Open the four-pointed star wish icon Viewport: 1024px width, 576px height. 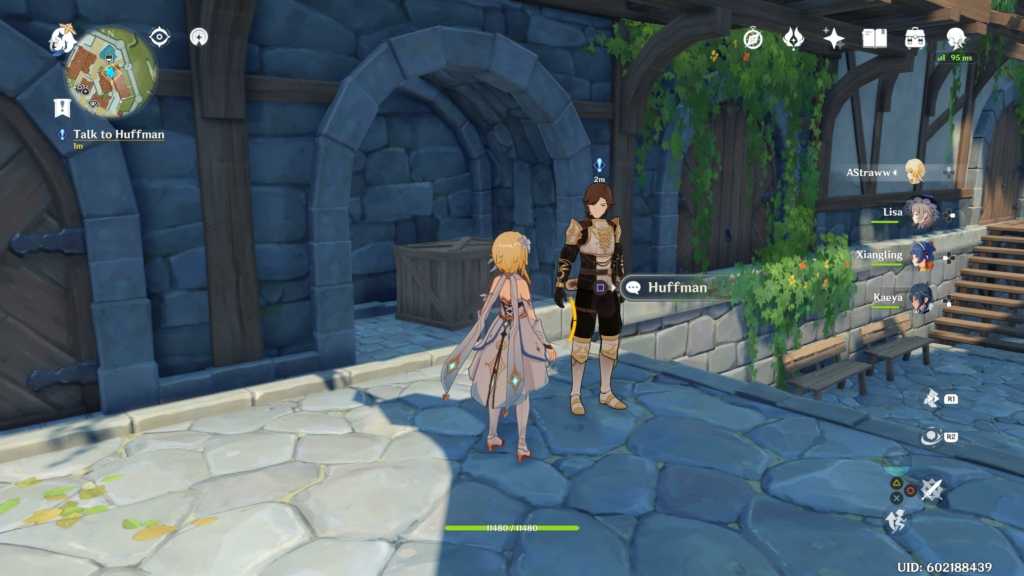pos(833,38)
